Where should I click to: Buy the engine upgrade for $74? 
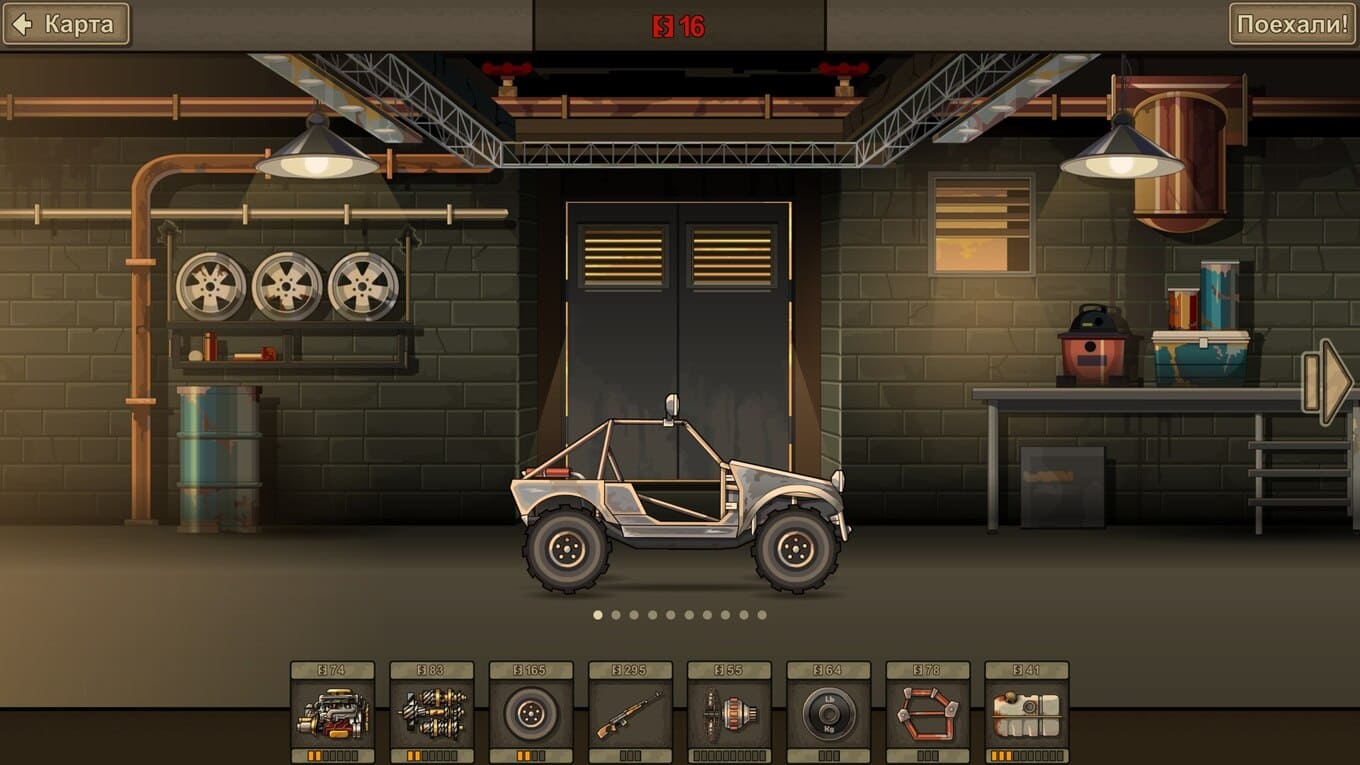[x=332, y=713]
